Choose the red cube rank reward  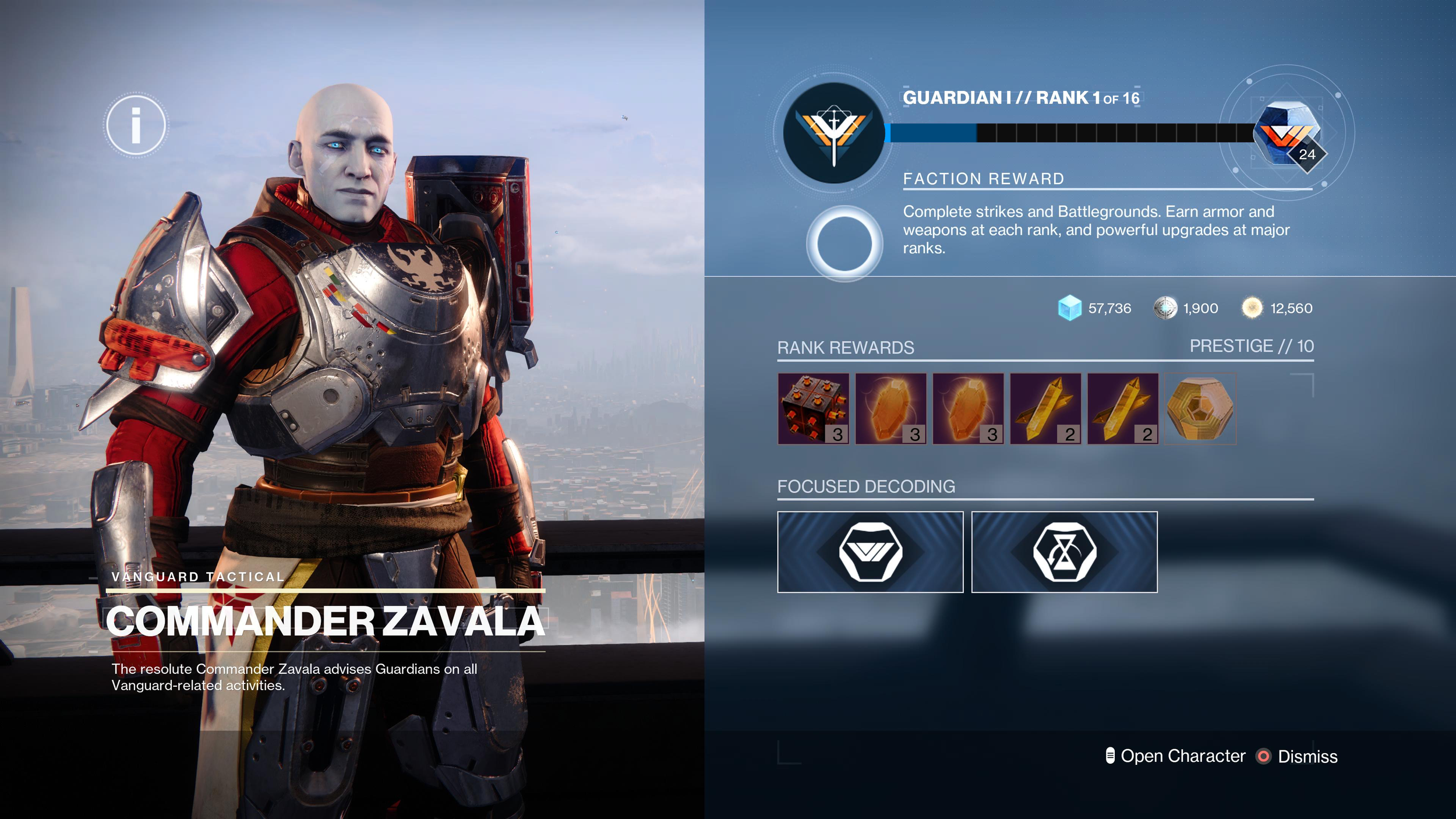813,409
